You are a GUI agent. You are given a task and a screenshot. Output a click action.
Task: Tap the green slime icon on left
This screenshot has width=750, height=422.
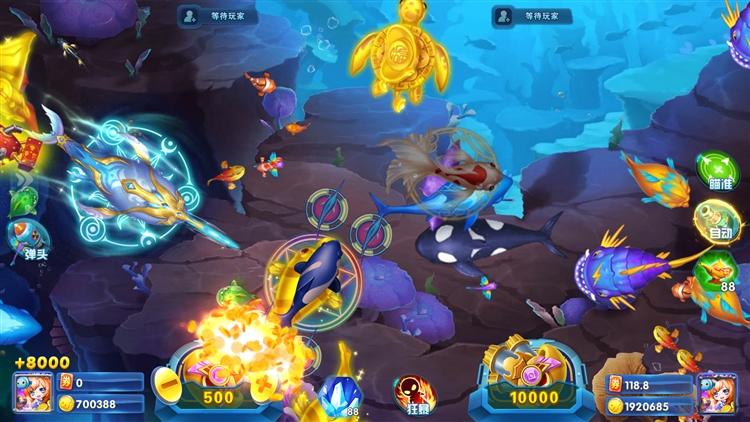pos(22,201)
